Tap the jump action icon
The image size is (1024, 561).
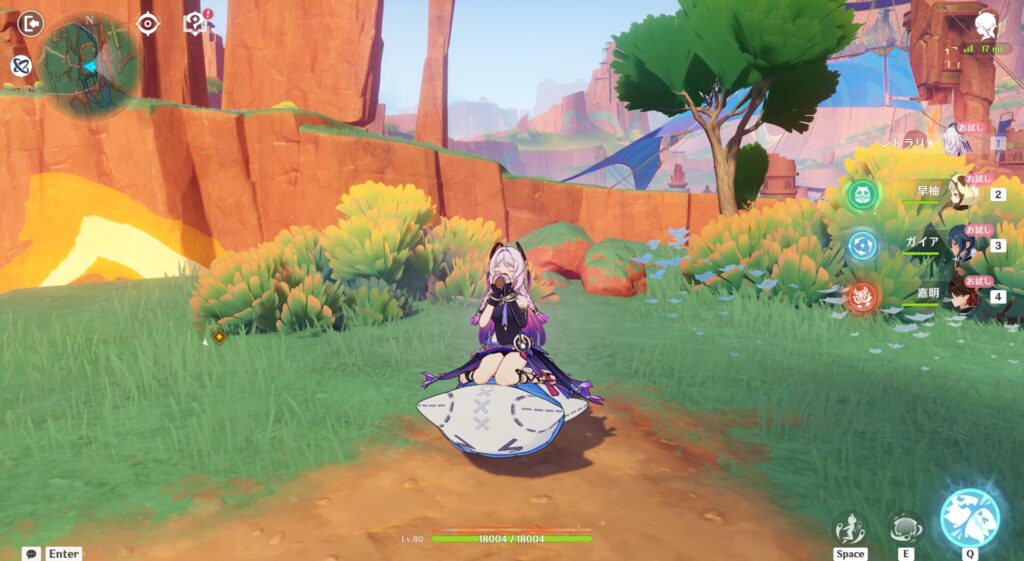click(849, 528)
